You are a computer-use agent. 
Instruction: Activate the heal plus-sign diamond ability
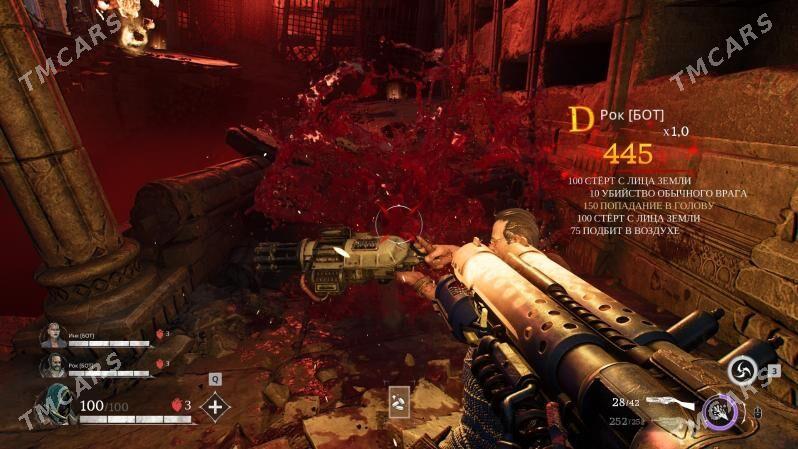pos(215,407)
